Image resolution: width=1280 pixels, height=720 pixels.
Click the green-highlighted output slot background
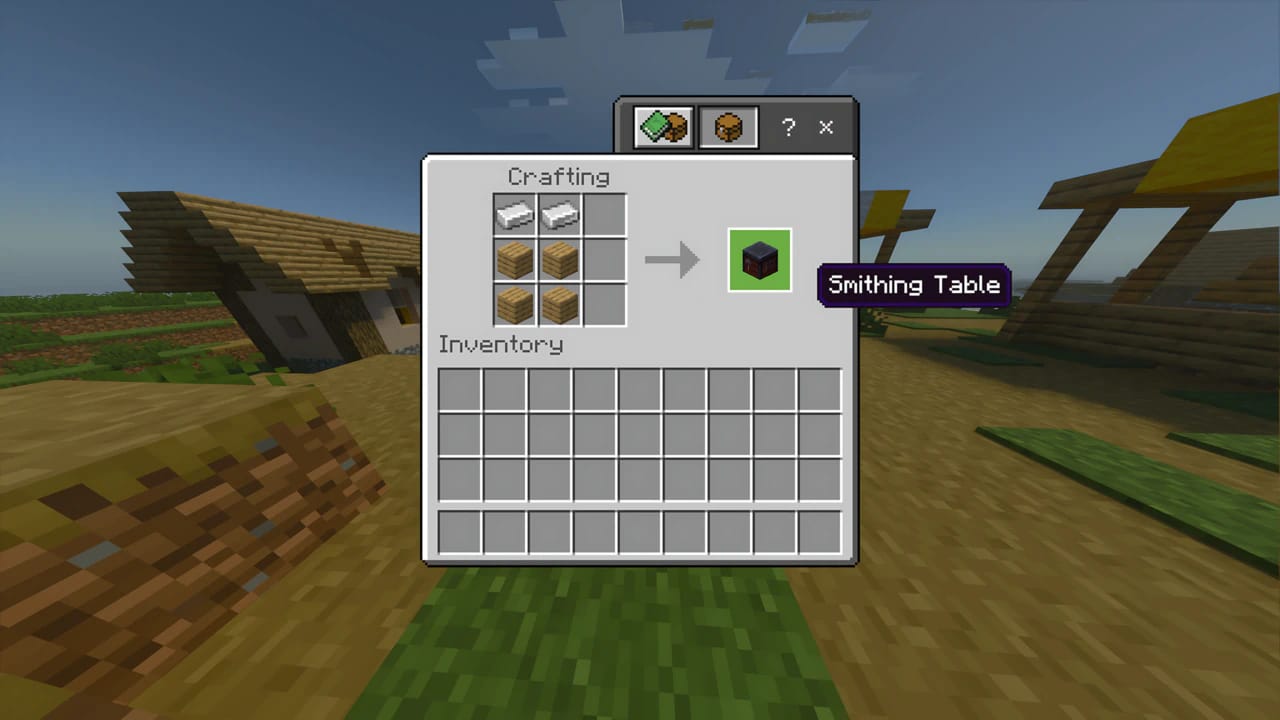759,261
